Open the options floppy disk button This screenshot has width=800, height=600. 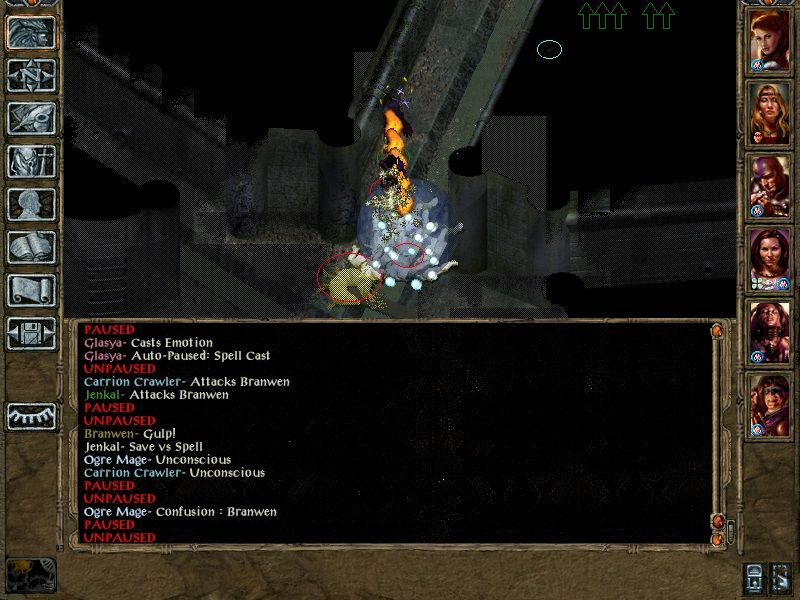(31, 333)
